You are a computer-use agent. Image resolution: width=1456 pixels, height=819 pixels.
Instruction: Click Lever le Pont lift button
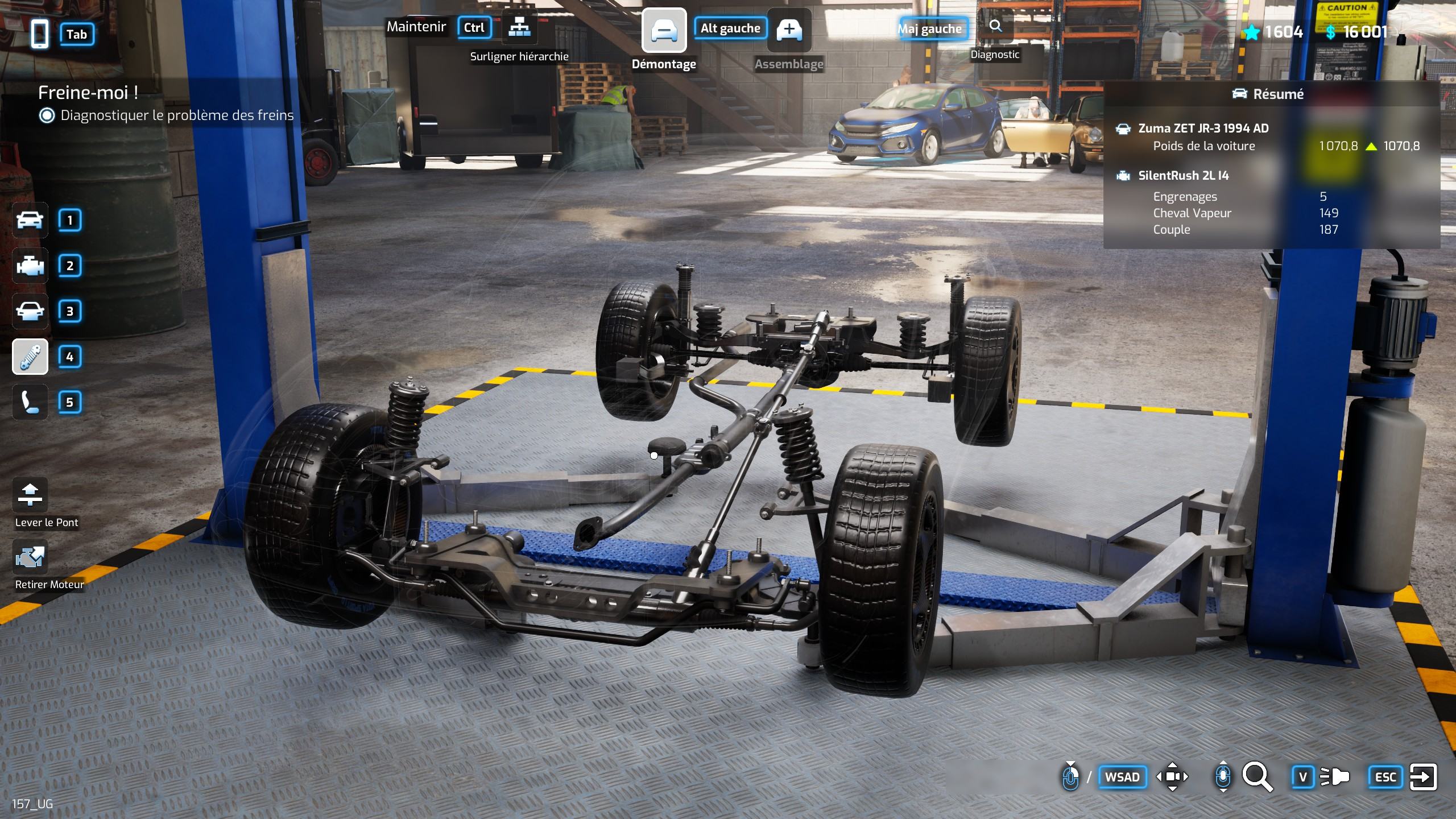(x=30, y=494)
